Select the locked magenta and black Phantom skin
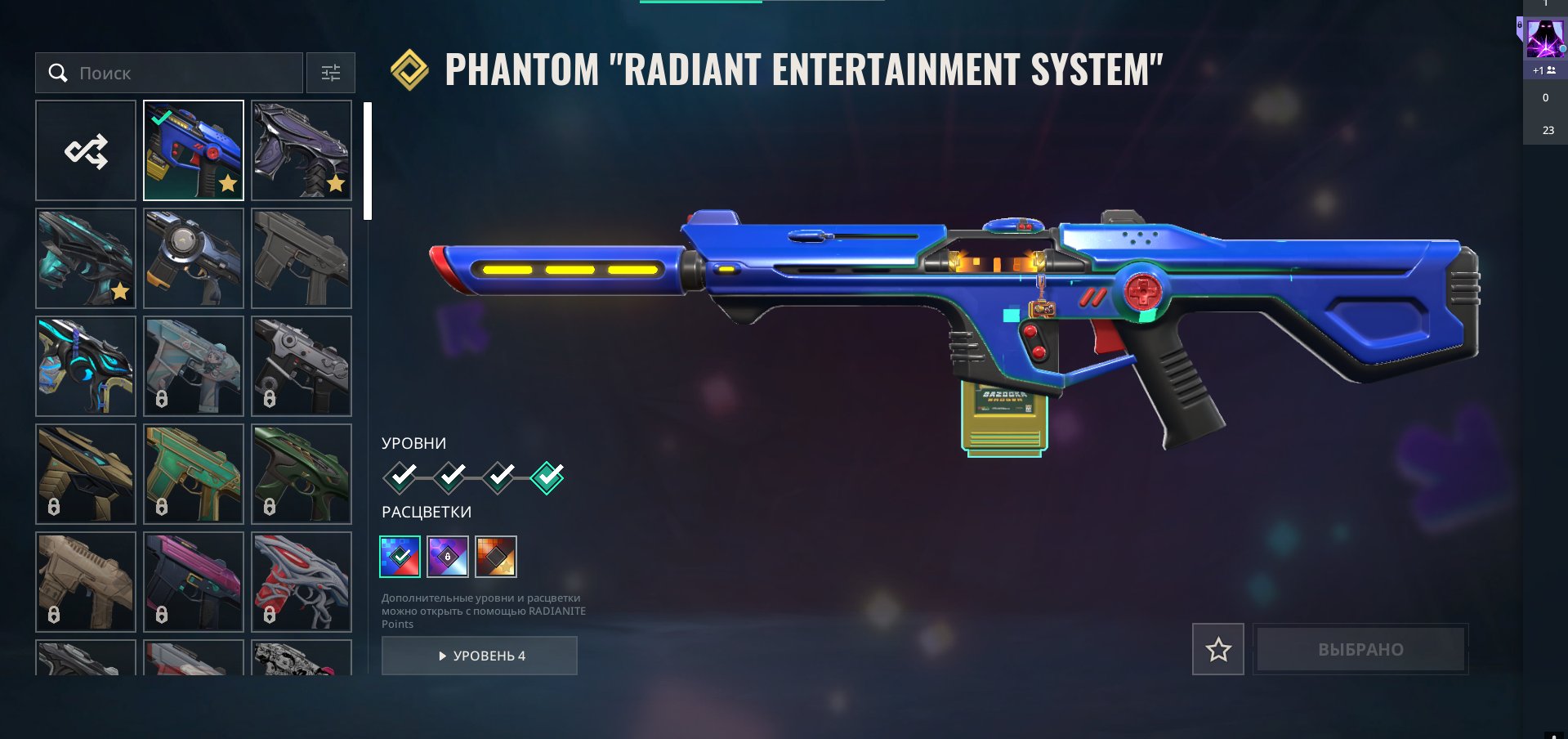 [x=194, y=582]
